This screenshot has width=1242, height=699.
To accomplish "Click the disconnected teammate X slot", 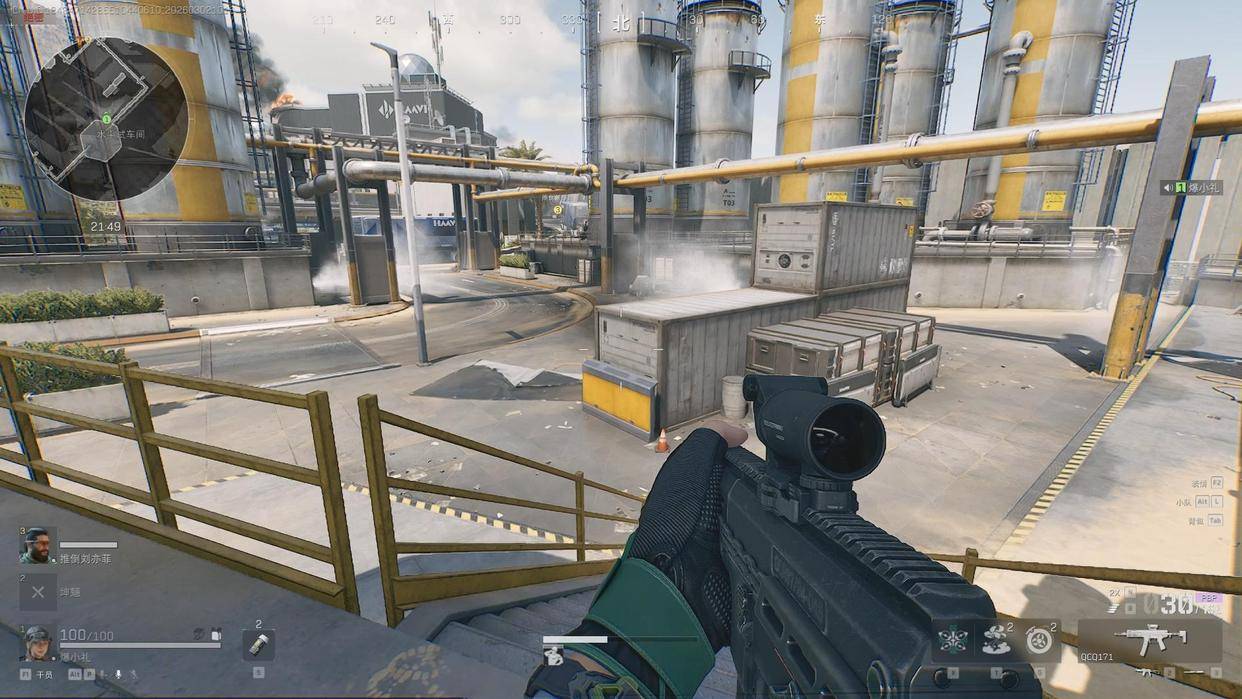I will [x=37, y=592].
